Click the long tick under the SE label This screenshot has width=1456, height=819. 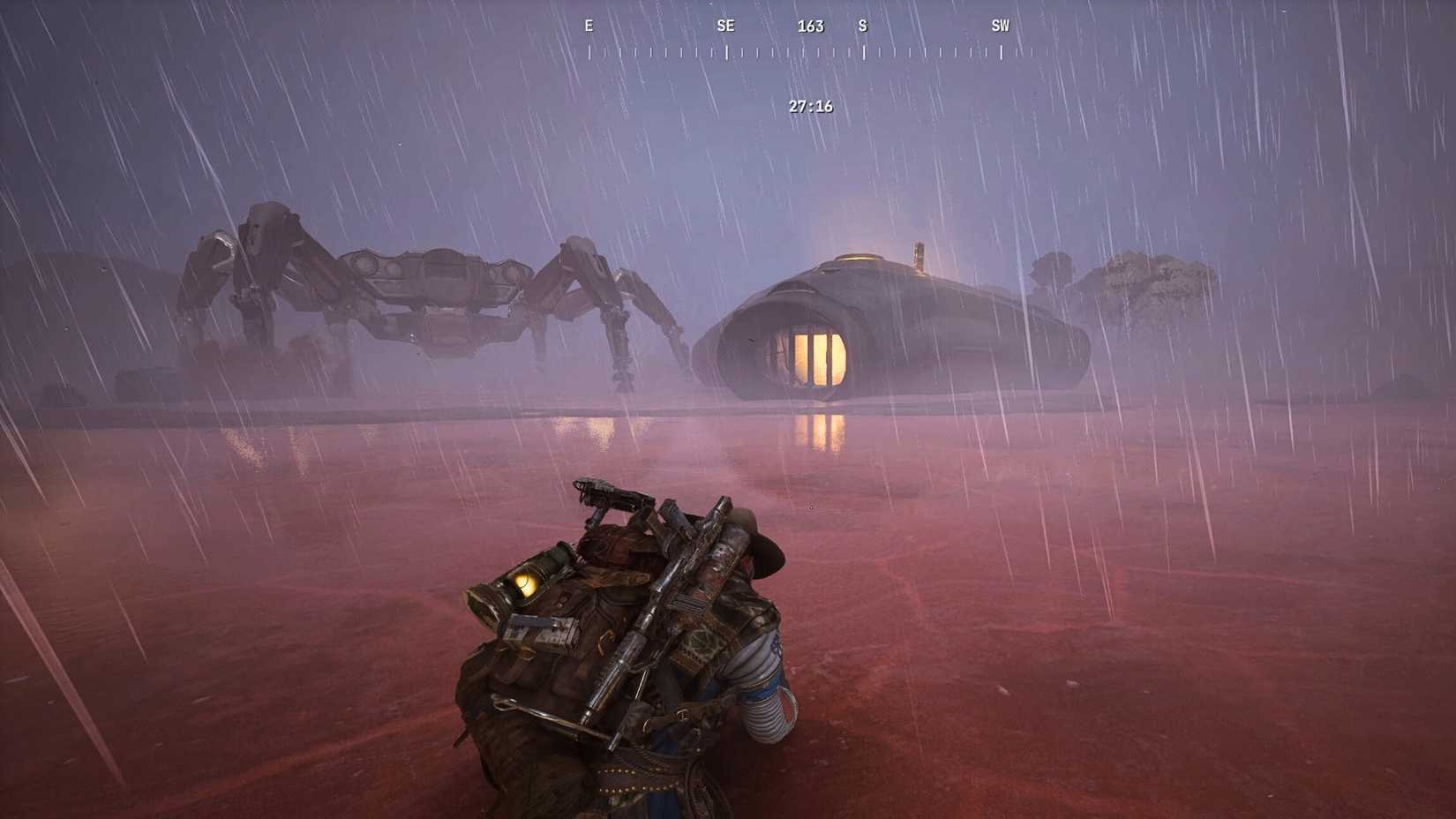point(725,55)
